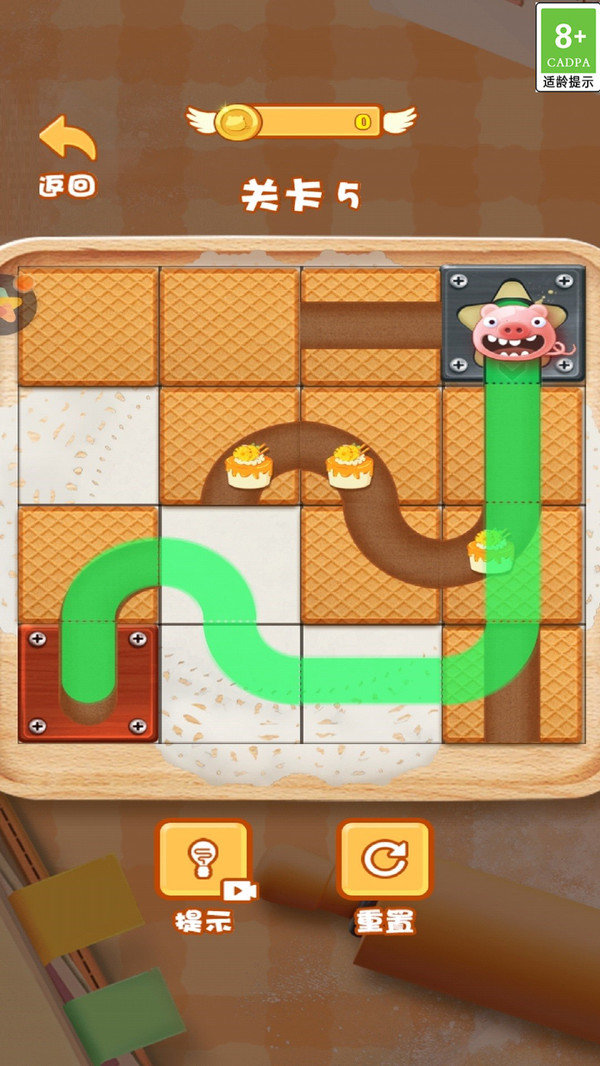Screen dimensions: 600x1066
Task: Select the metal tile with the pig
Action: pos(514,324)
